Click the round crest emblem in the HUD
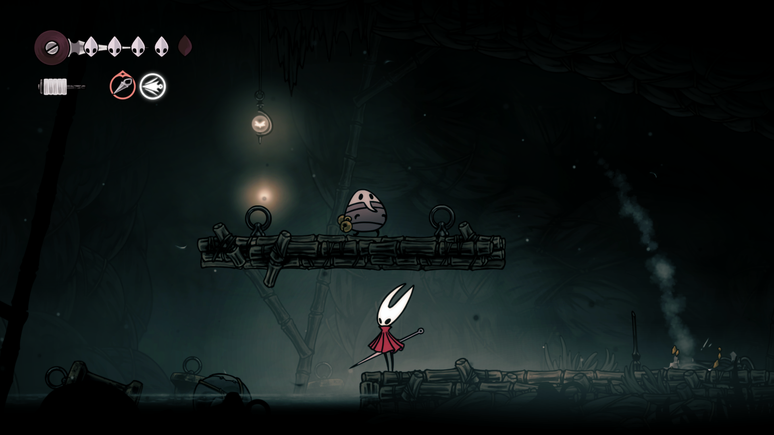The width and height of the screenshot is (774, 435). pos(52,46)
